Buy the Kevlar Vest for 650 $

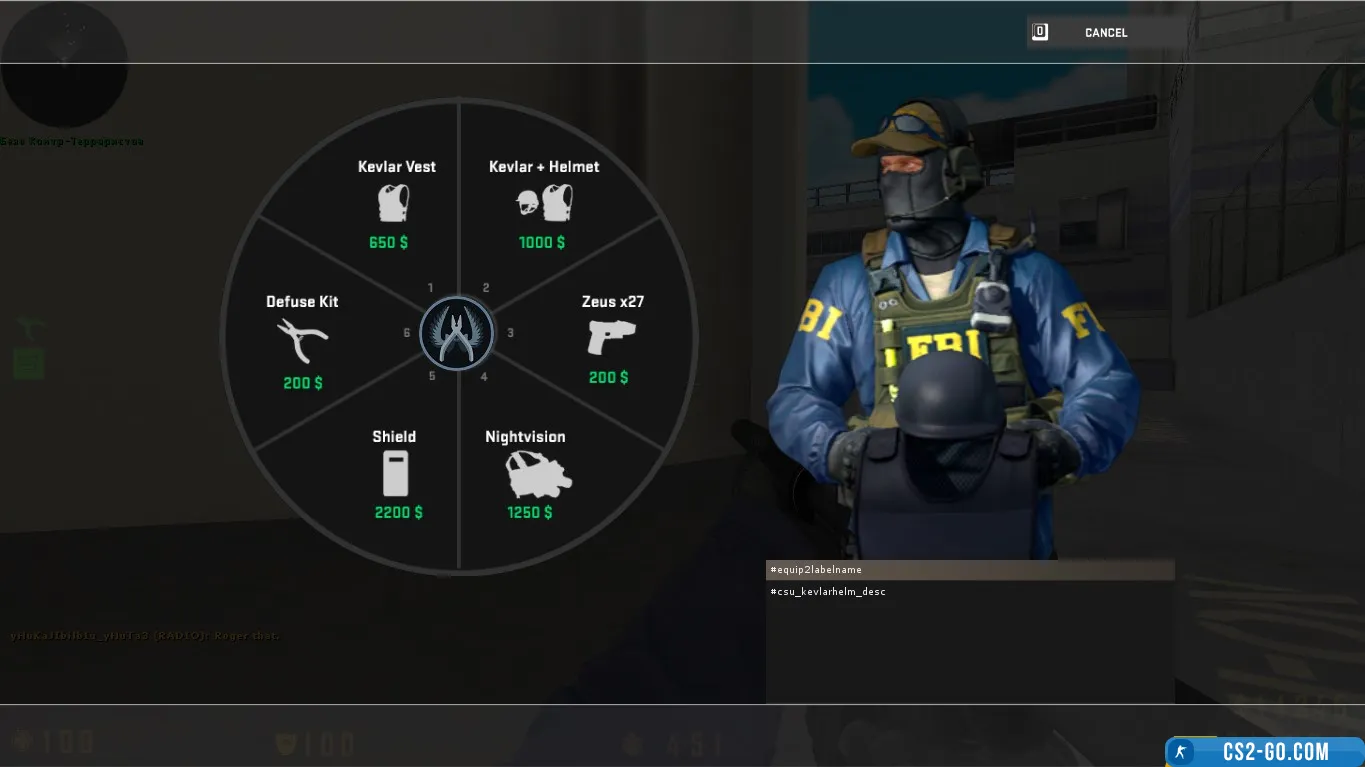tap(394, 204)
